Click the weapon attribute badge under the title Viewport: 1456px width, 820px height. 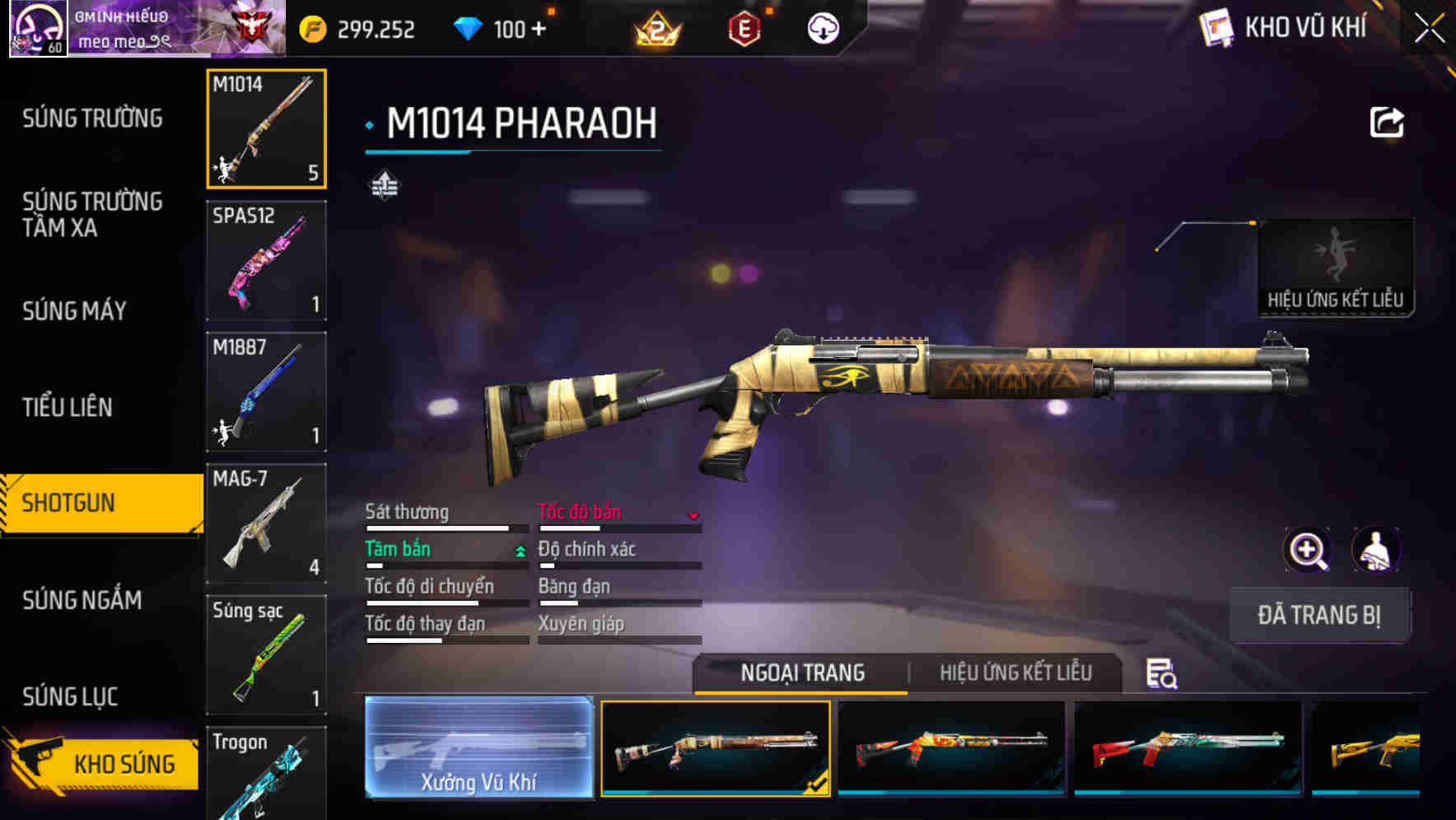click(x=386, y=184)
